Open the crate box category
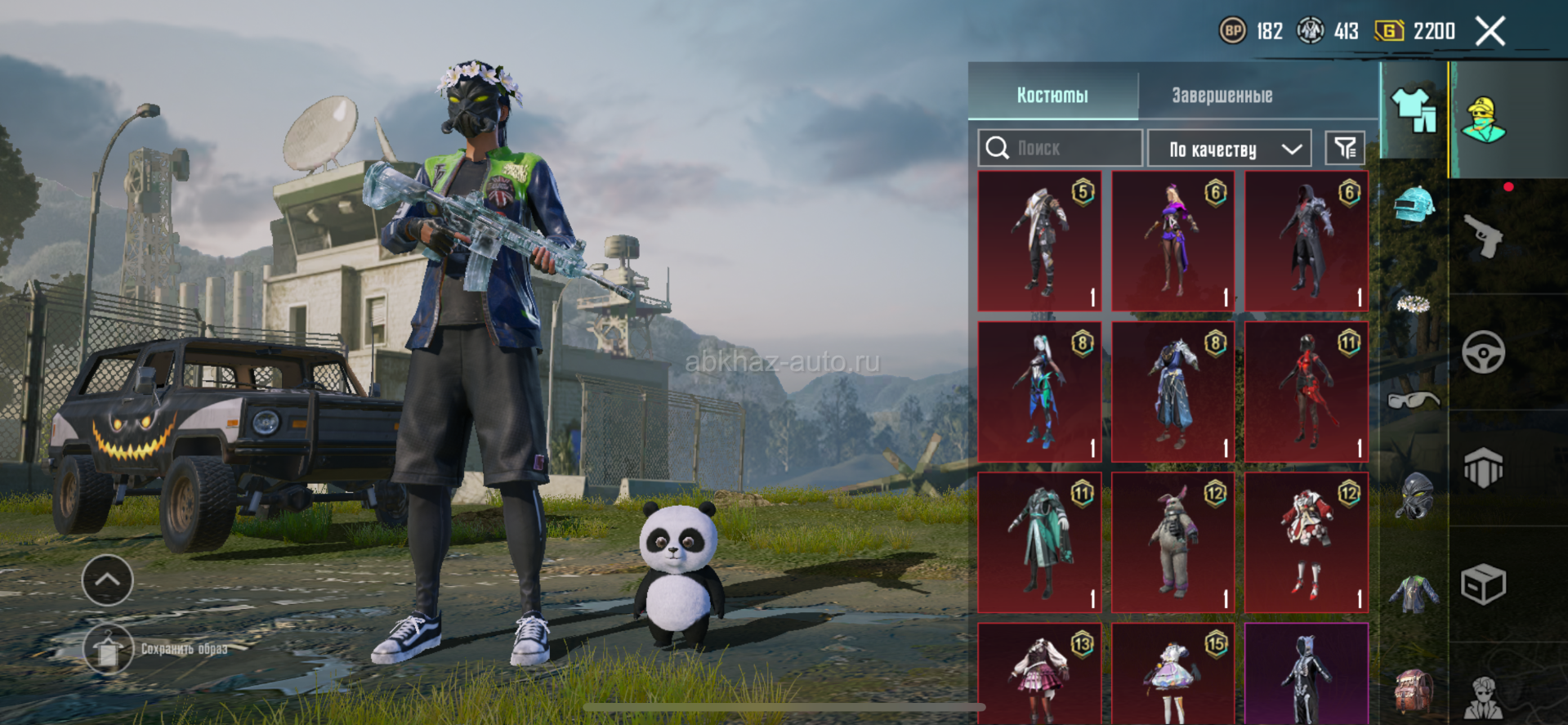Image resolution: width=1568 pixels, height=725 pixels. click(x=1483, y=584)
